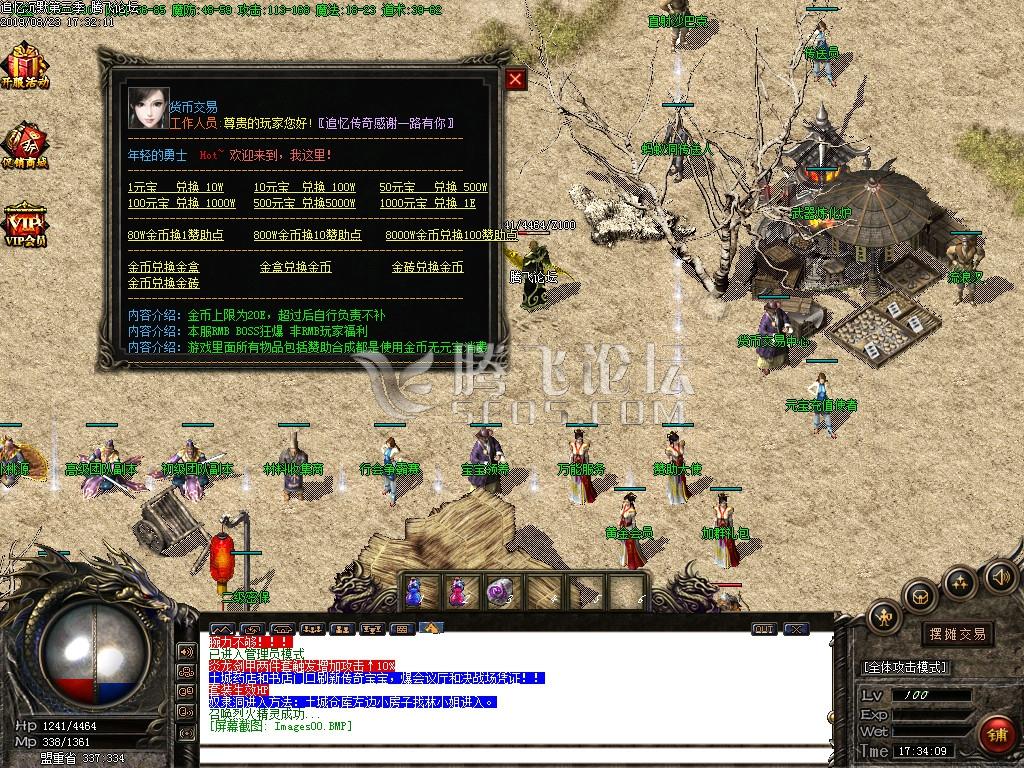The height and width of the screenshot is (768, 1024).
Task: Select 金币兑换金盒 option
Action: click(163, 267)
